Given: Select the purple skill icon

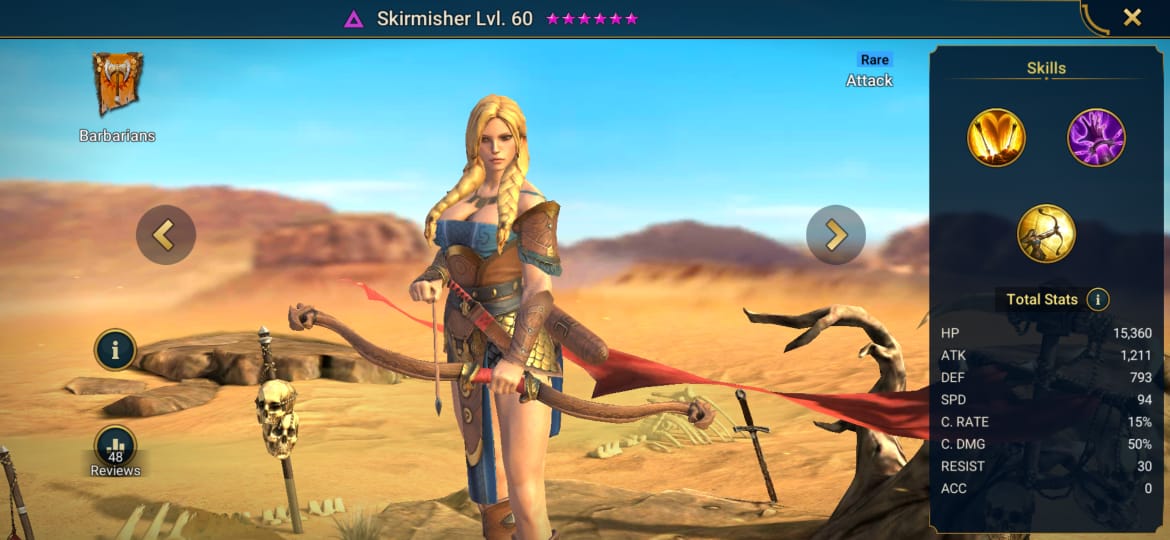Looking at the screenshot, I should (1096, 137).
